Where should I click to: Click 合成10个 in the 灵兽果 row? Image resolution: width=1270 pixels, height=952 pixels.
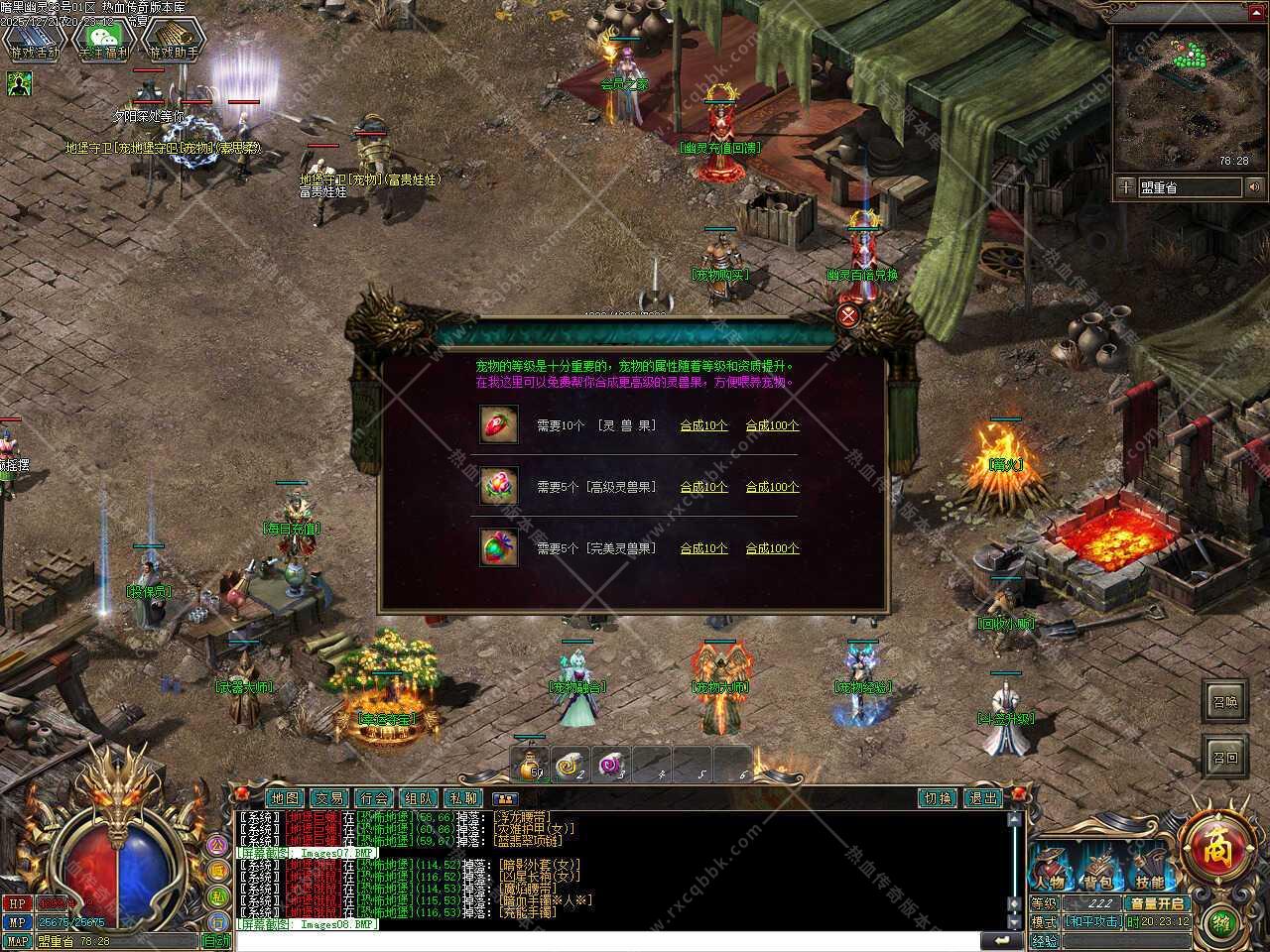coord(703,425)
